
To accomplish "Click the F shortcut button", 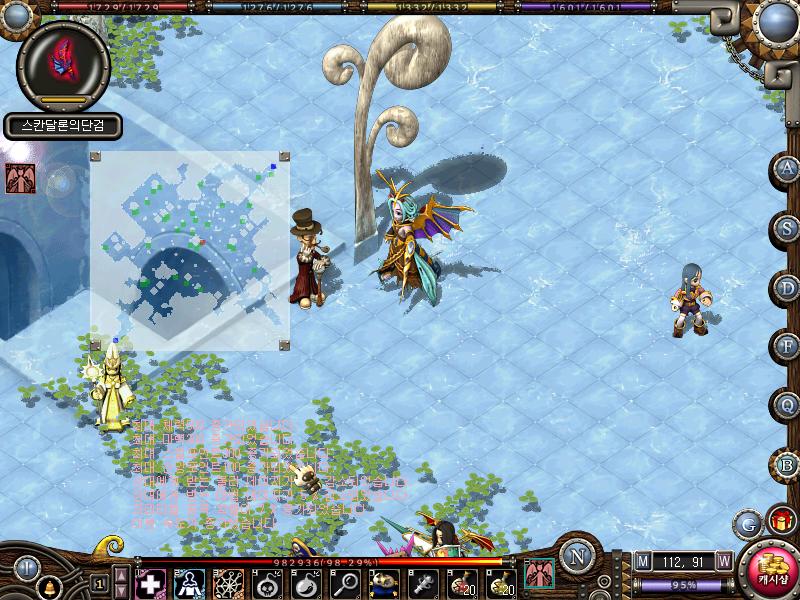I will [789, 347].
